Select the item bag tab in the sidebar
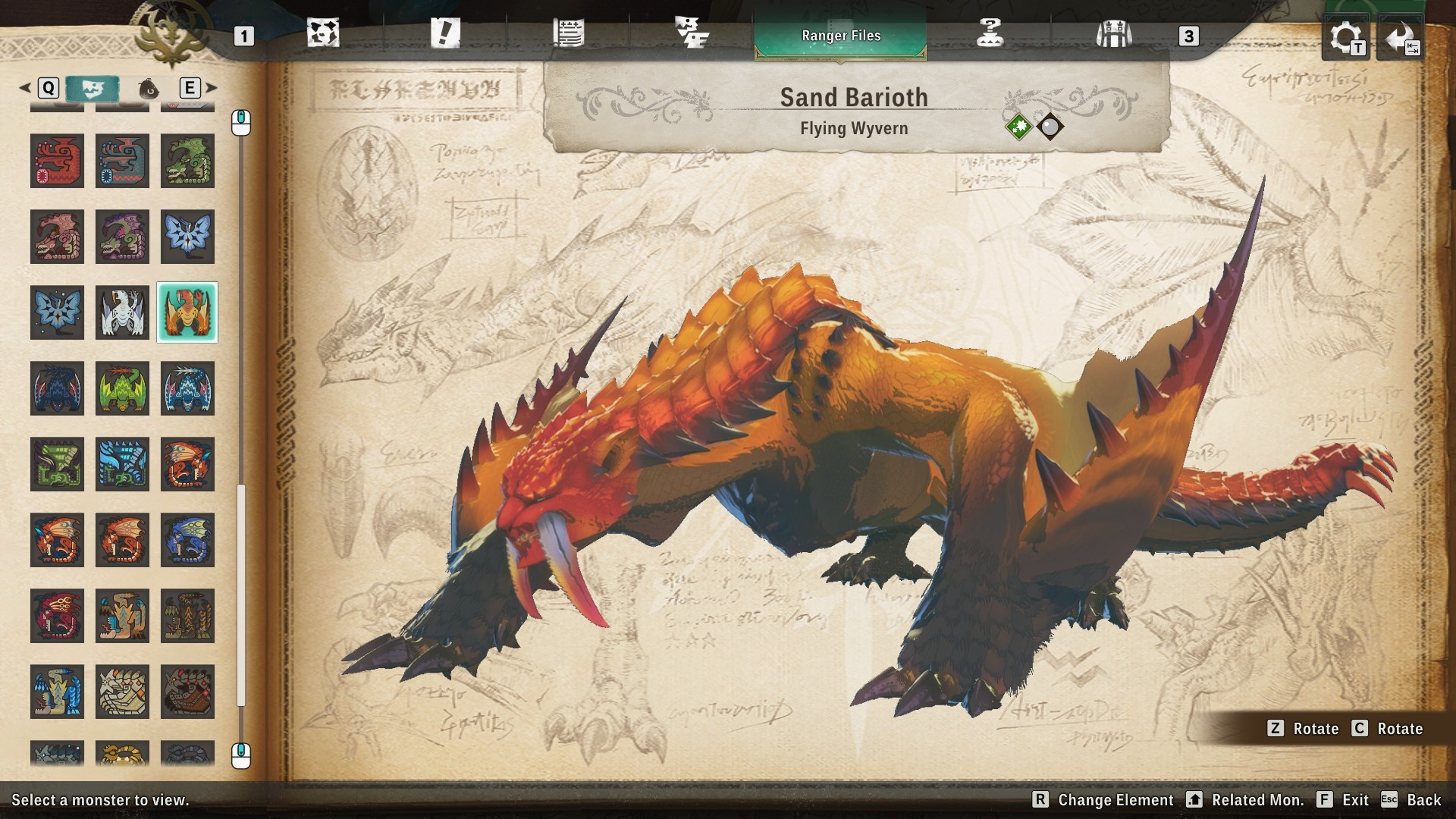 [x=150, y=88]
